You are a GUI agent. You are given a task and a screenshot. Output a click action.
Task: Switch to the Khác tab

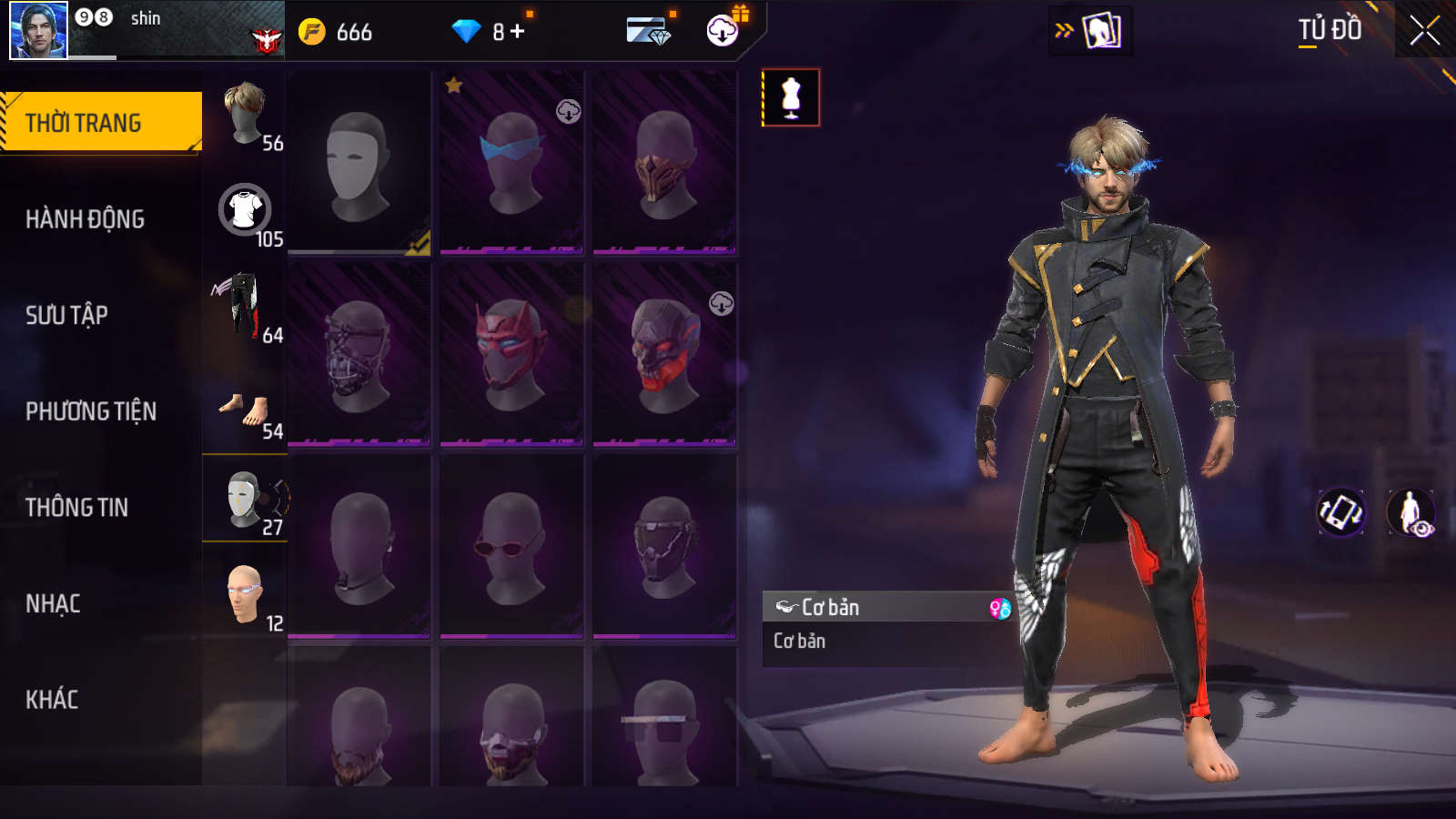point(52,699)
